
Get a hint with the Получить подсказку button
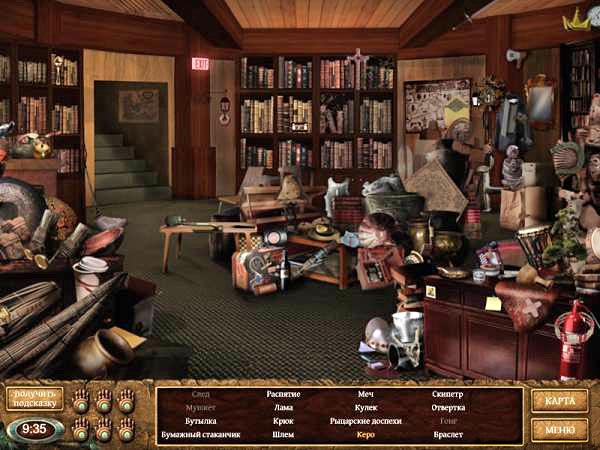[35, 398]
